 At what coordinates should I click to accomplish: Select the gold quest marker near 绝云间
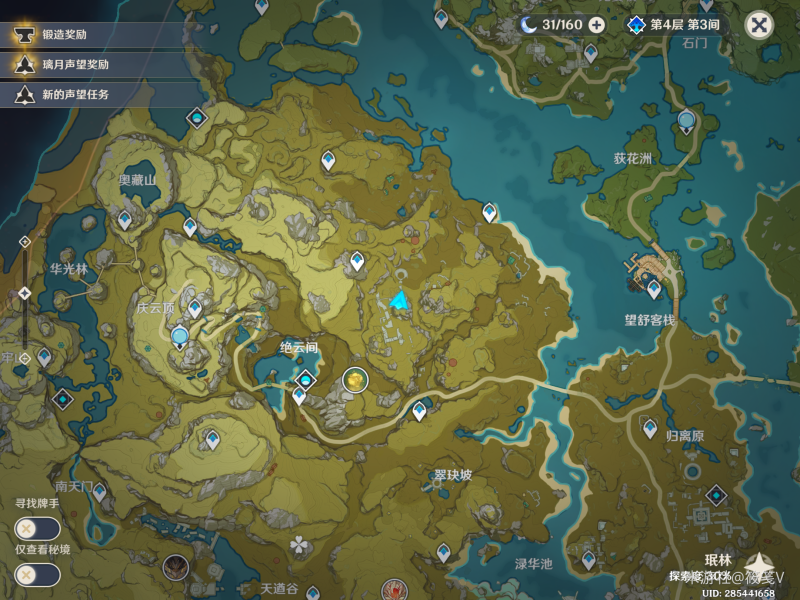355,380
